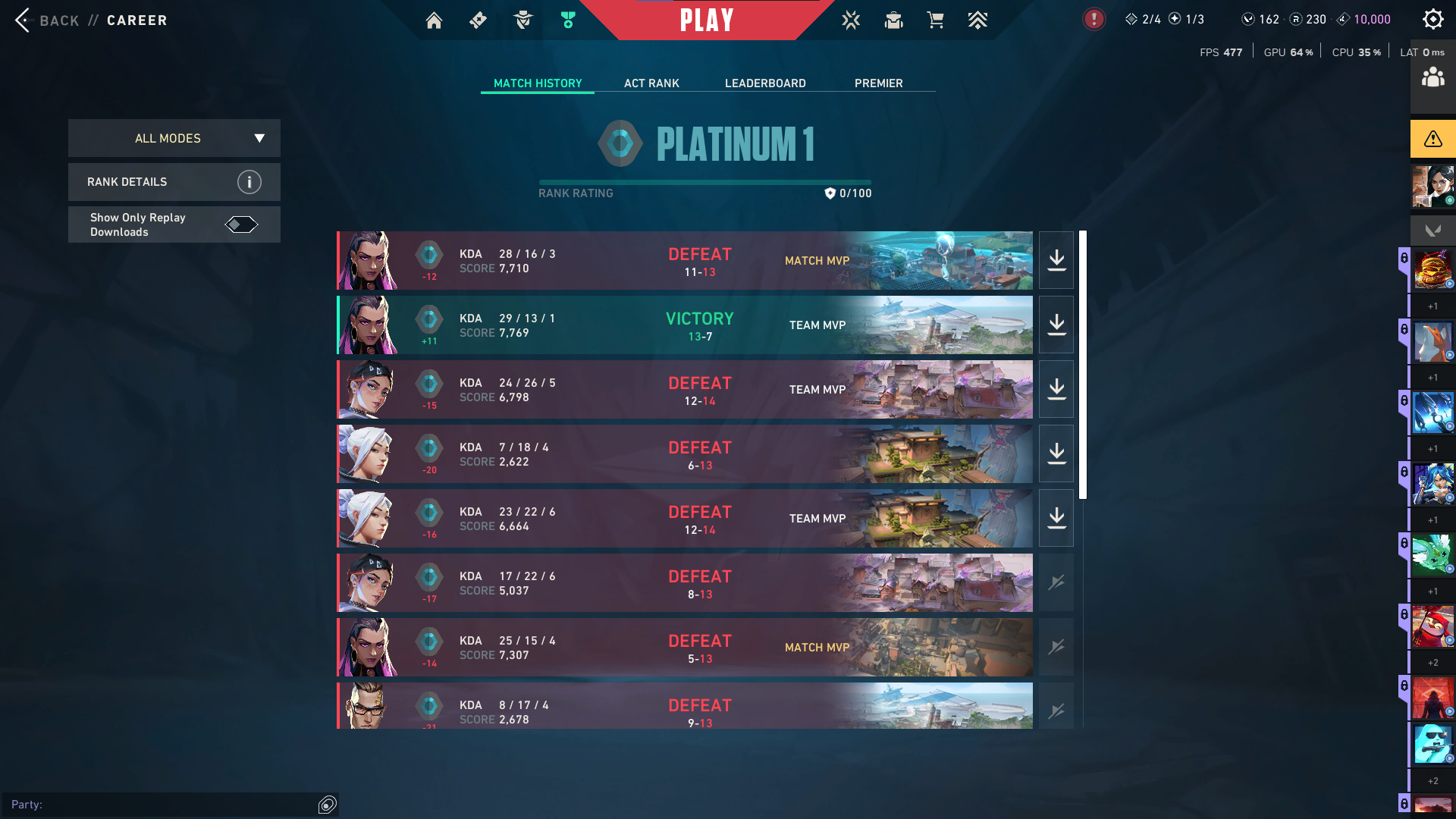Switch to the Act Rank tab

(x=651, y=83)
